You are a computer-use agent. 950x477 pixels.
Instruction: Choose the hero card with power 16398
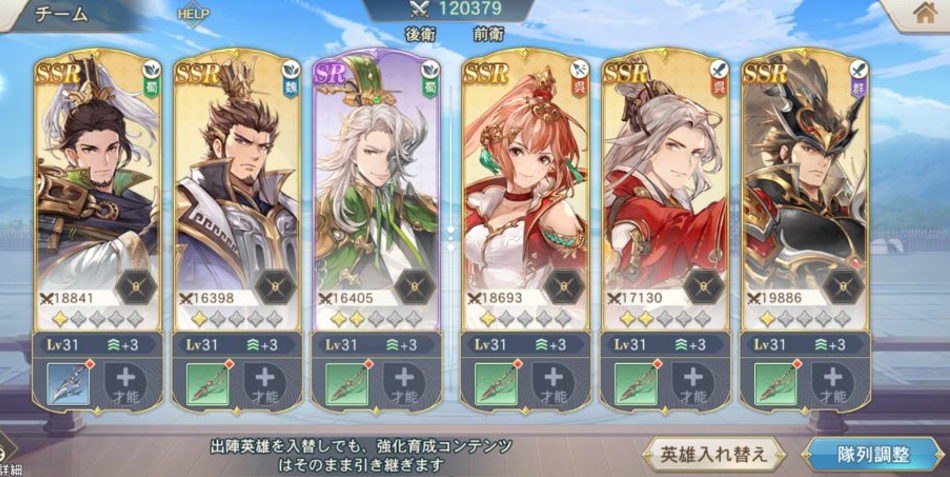click(x=236, y=190)
